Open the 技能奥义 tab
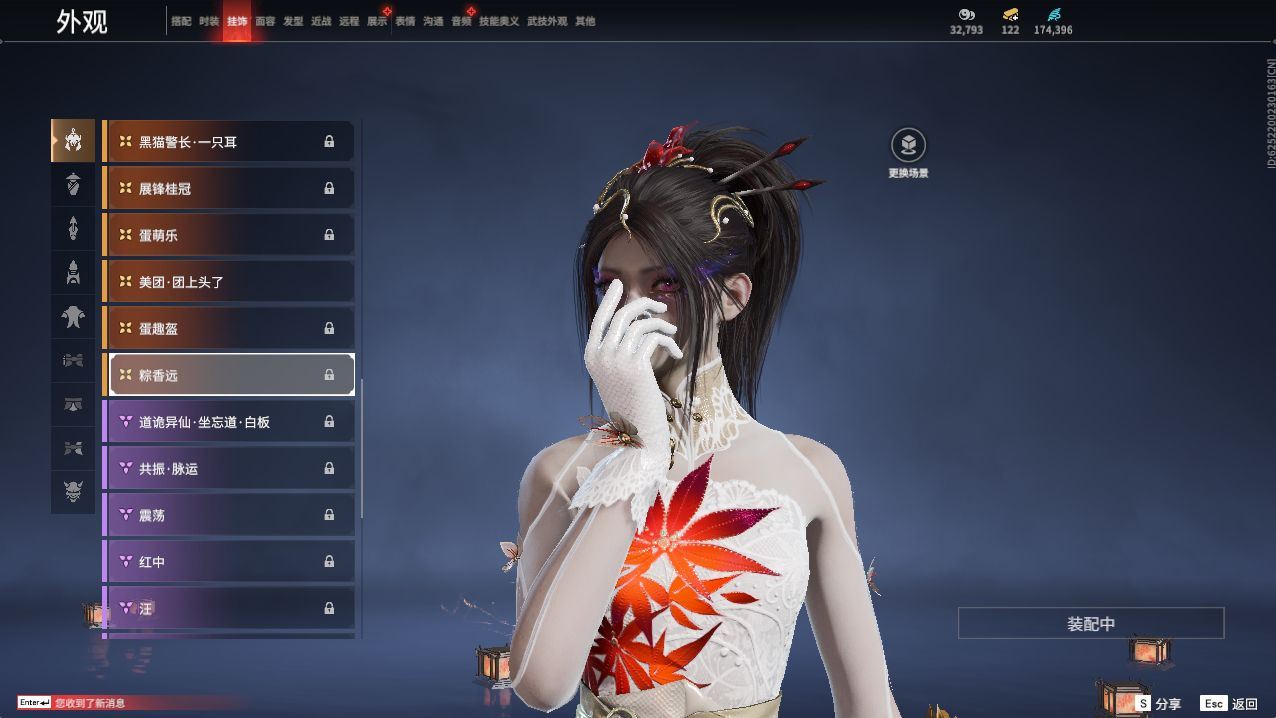The height and width of the screenshot is (718, 1276). tap(499, 21)
